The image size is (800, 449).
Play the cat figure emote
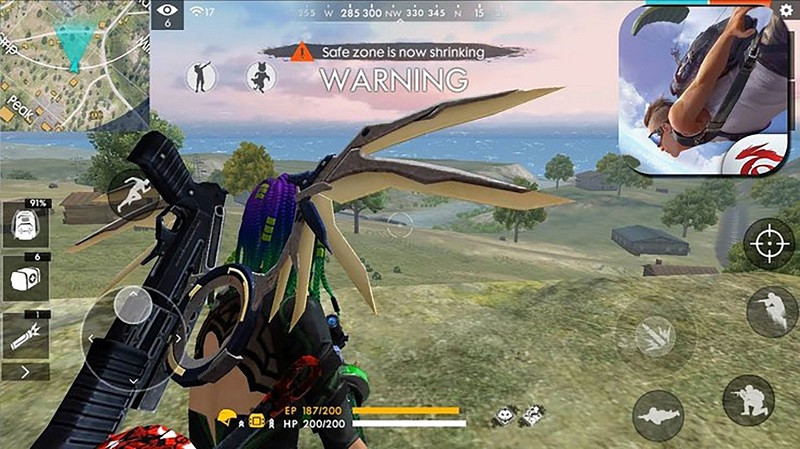[261, 76]
